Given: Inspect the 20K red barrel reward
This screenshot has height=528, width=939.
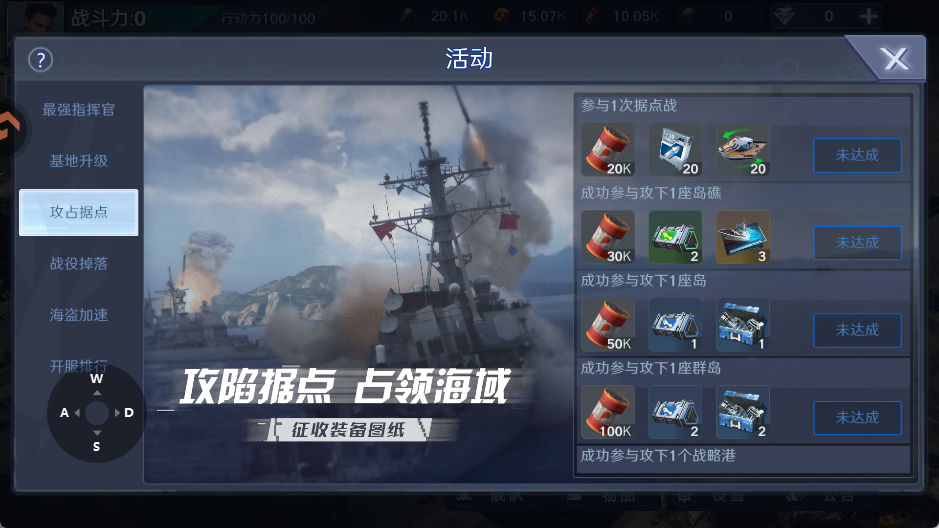Looking at the screenshot, I should click(607, 149).
